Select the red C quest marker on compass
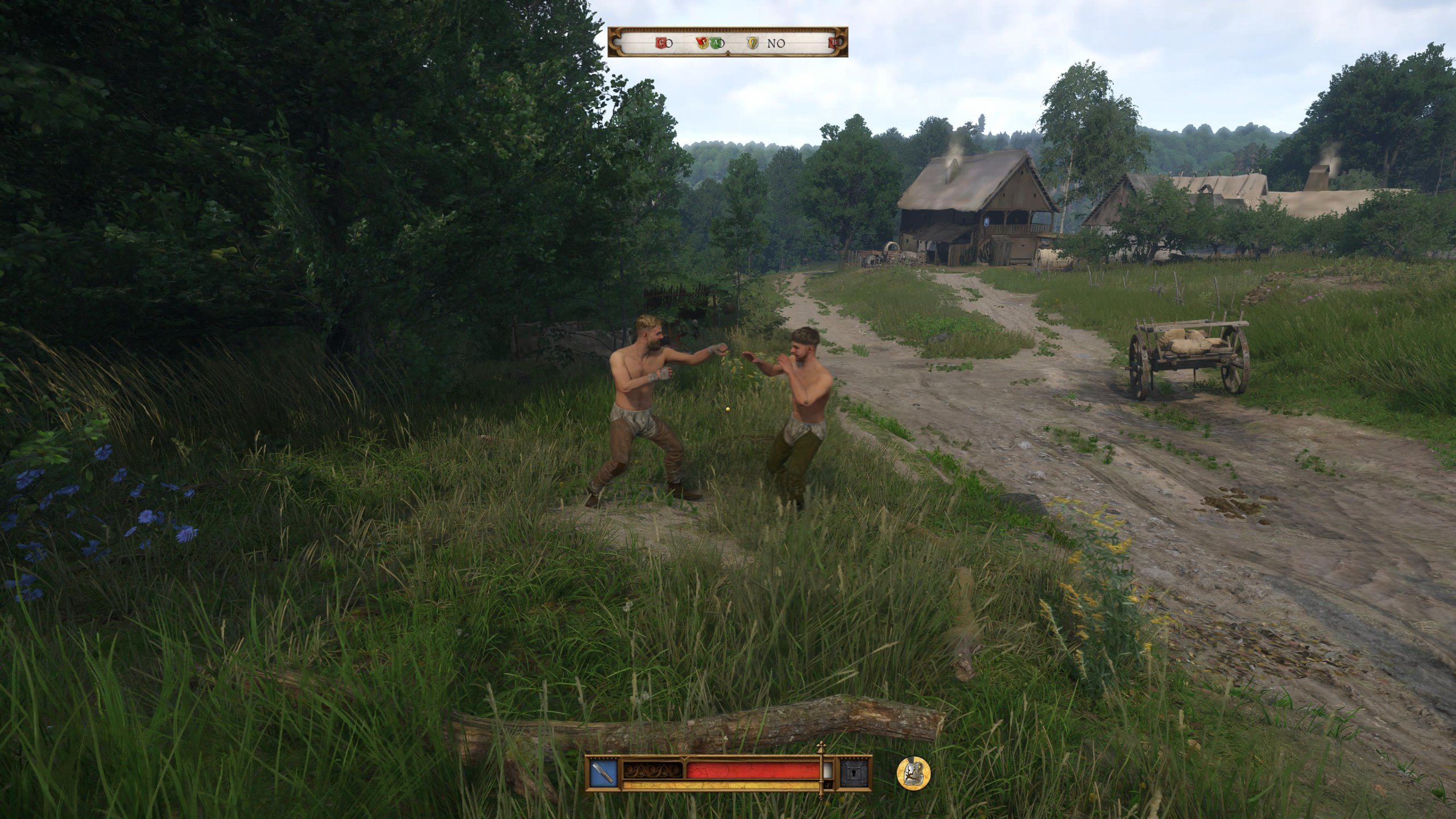1456x819 pixels. tap(661, 43)
